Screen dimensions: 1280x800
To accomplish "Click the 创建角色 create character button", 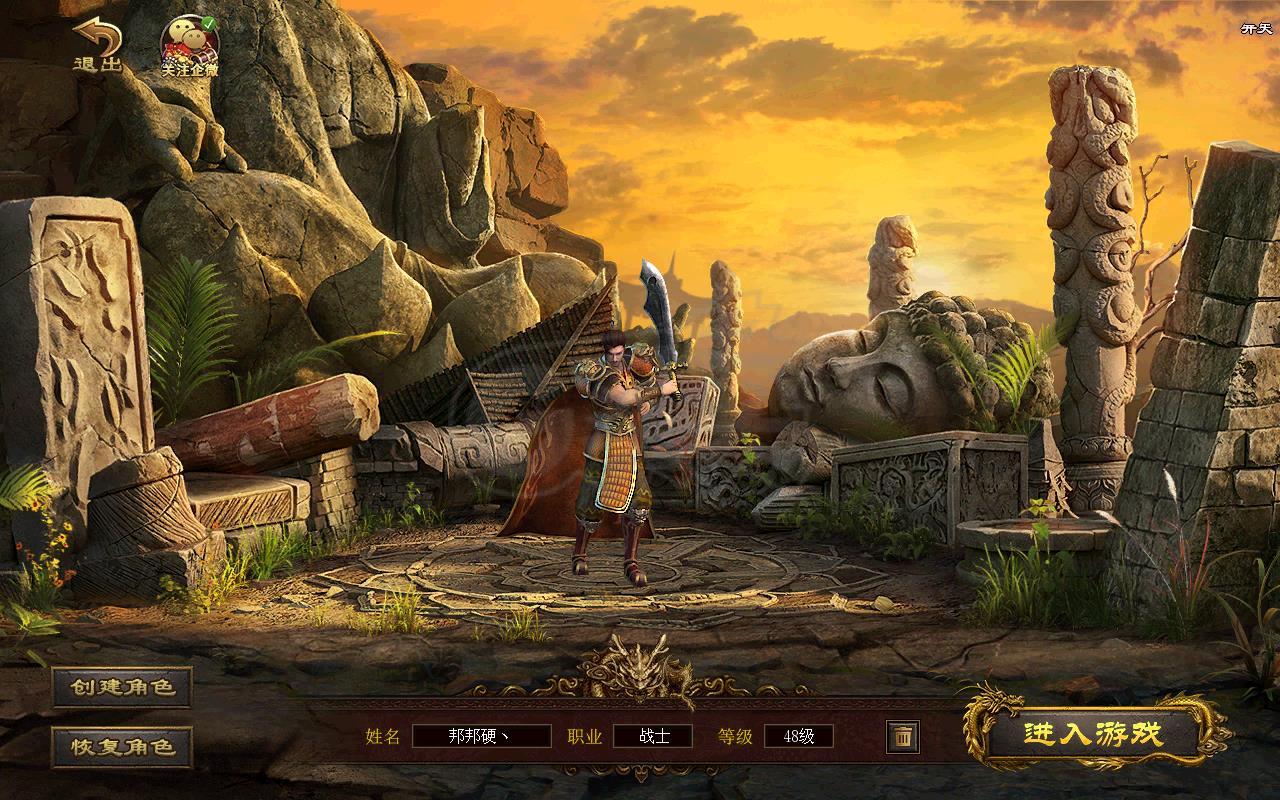I will point(122,687).
